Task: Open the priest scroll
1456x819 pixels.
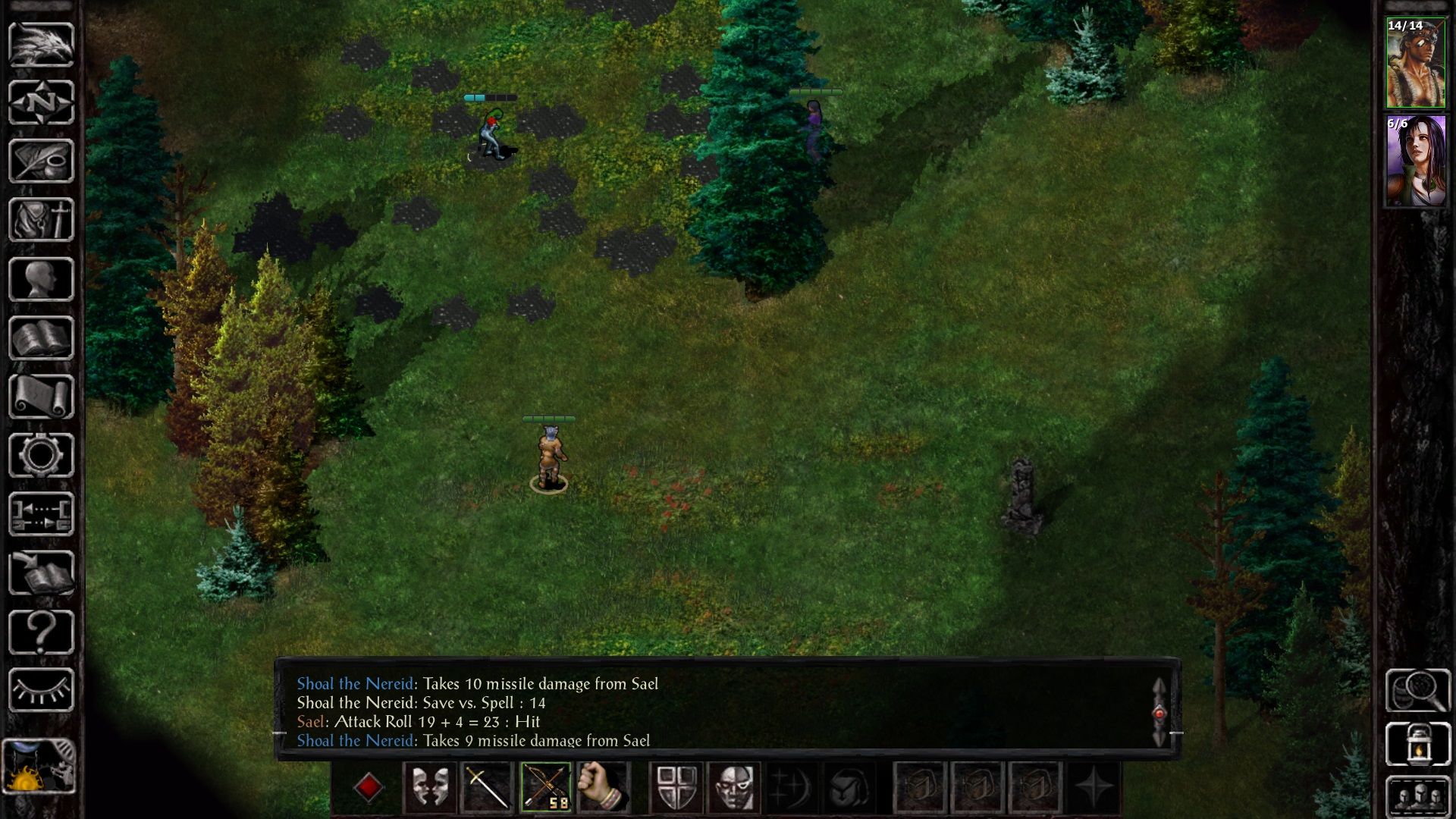Action: 41,396
